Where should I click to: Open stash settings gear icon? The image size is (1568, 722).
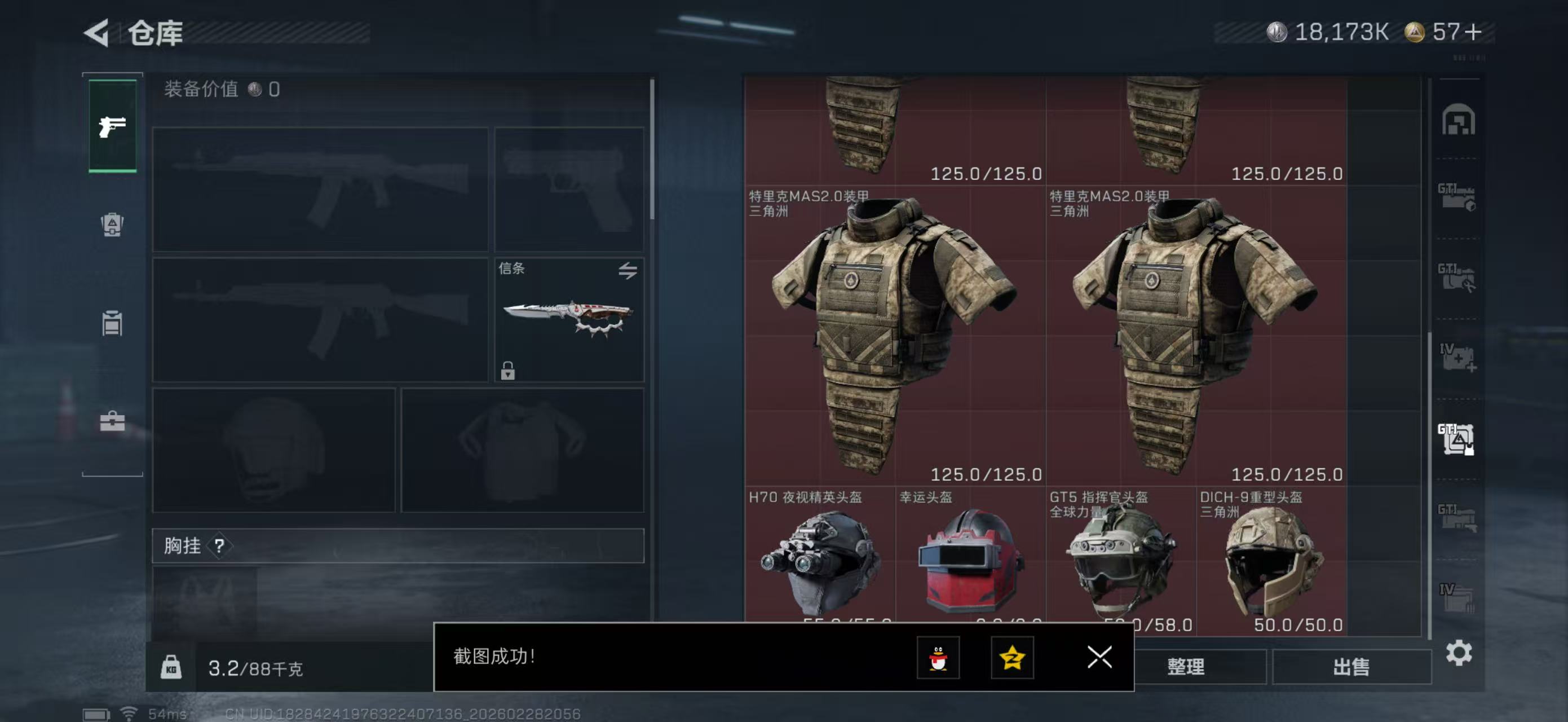click(1459, 653)
